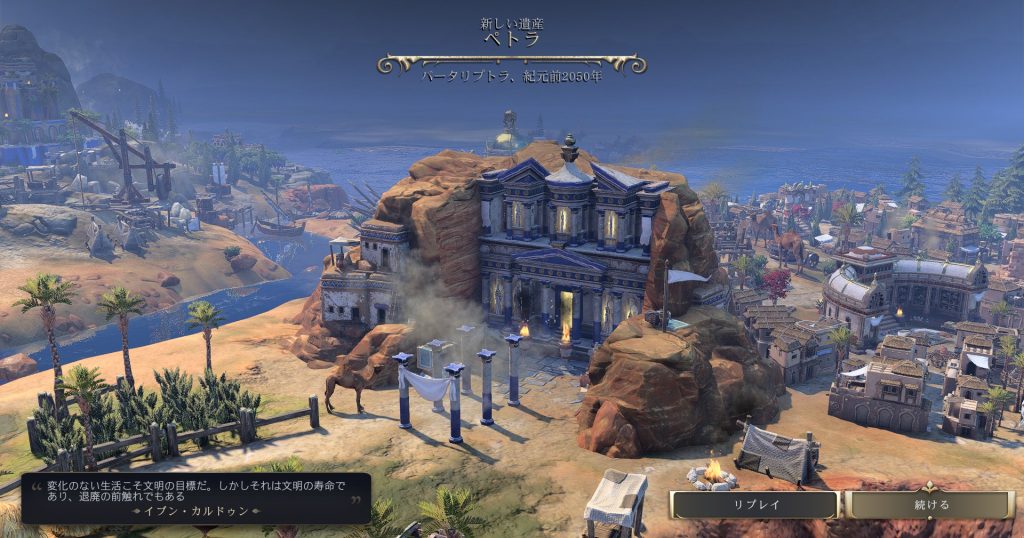The height and width of the screenshot is (538, 1024).
Task: Click the リプレイ (Replay) button
Action: pyautogui.click(x=755, y=505)
